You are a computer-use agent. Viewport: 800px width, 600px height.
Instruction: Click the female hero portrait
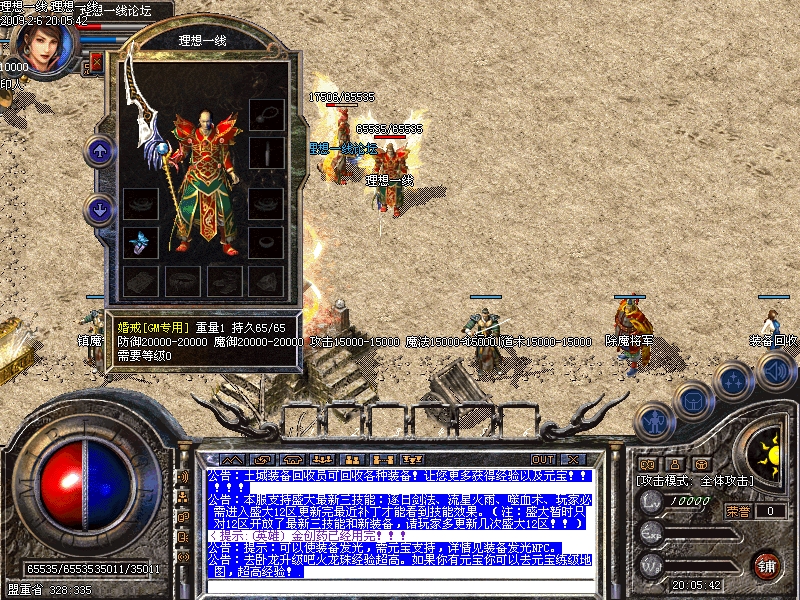pos(43,45)
